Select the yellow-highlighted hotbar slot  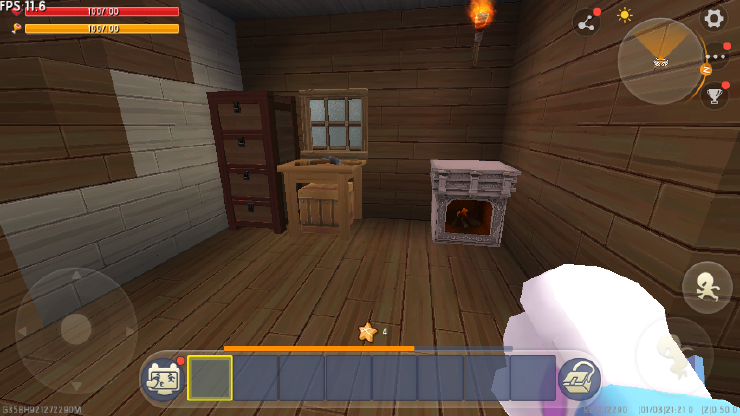[x=210, y=378]
